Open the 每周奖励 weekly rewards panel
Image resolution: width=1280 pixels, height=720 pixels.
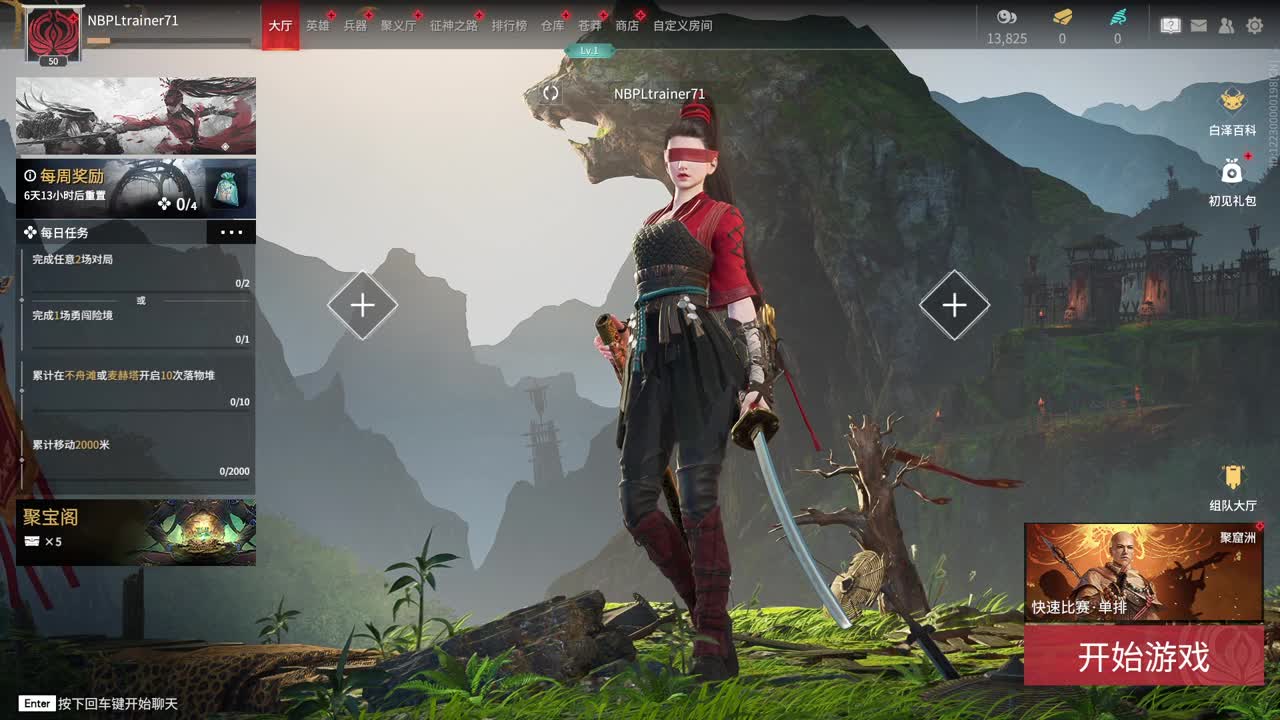(136, 188)
